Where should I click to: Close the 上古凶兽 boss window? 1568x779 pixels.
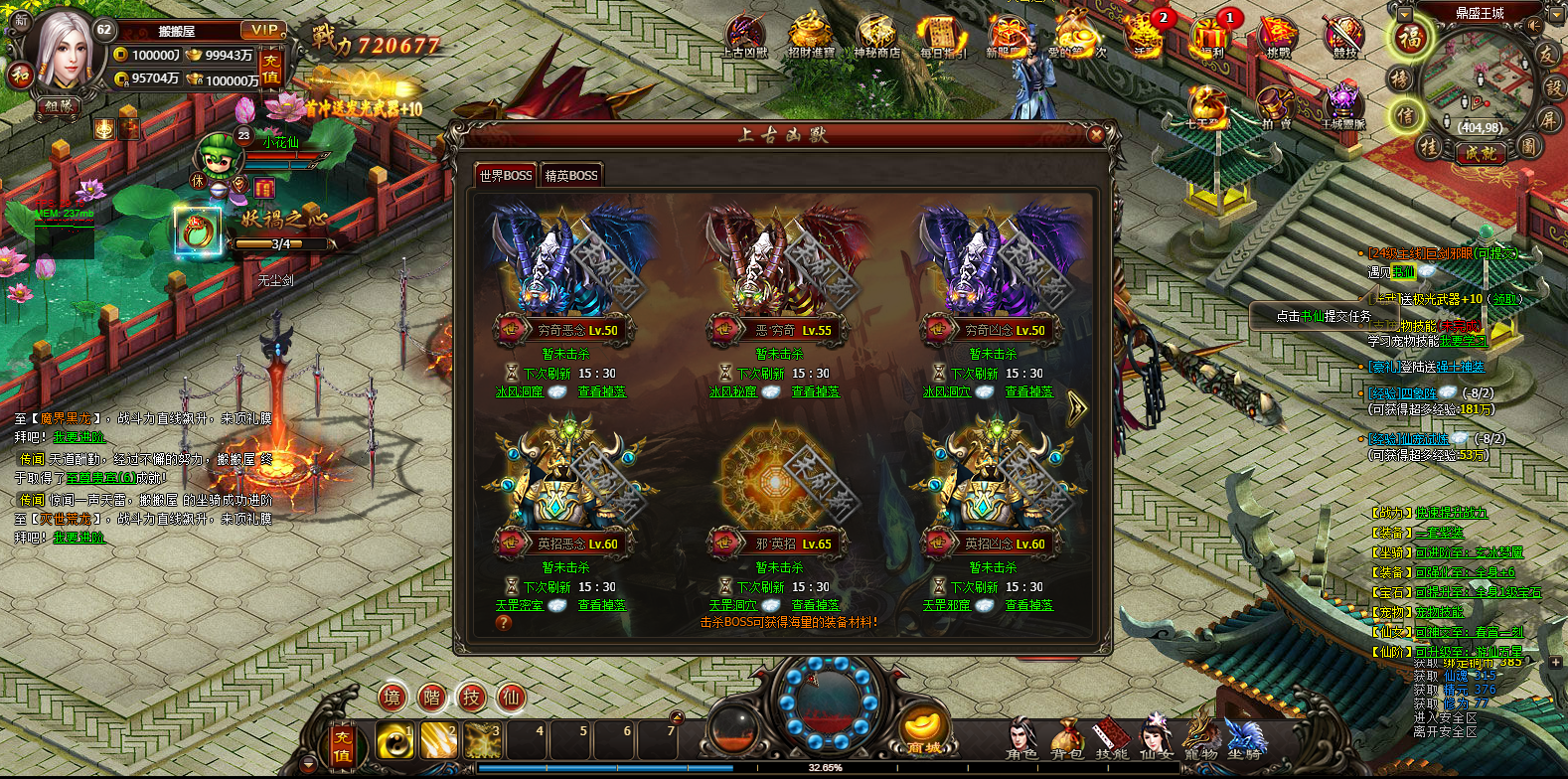coord(1096,134)
